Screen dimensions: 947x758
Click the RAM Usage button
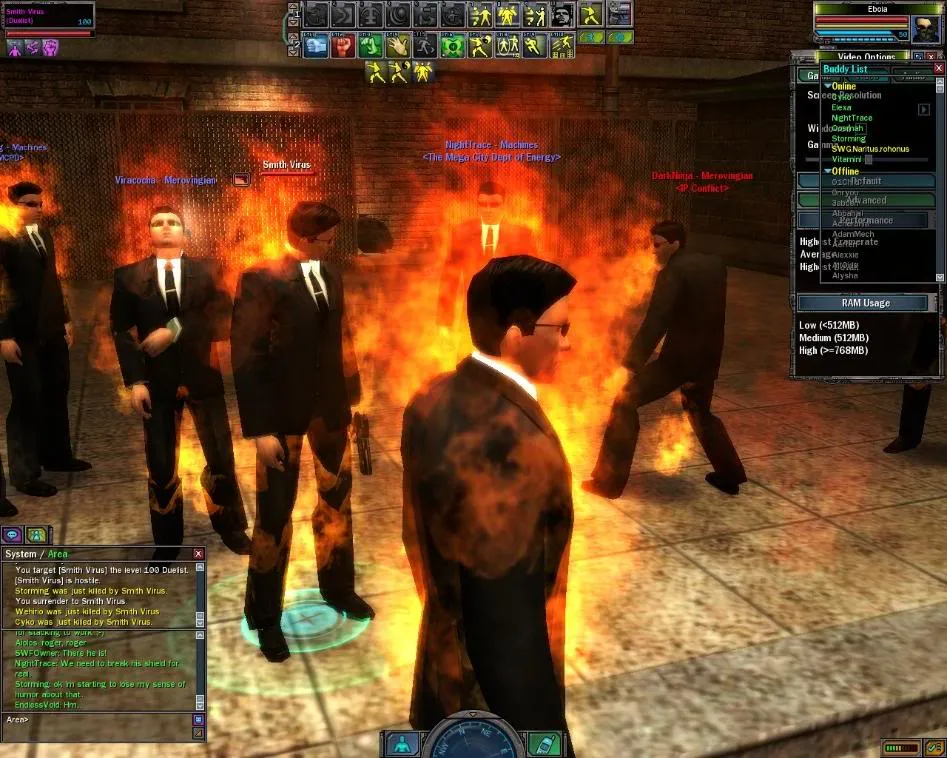click(x=862, y=303)
